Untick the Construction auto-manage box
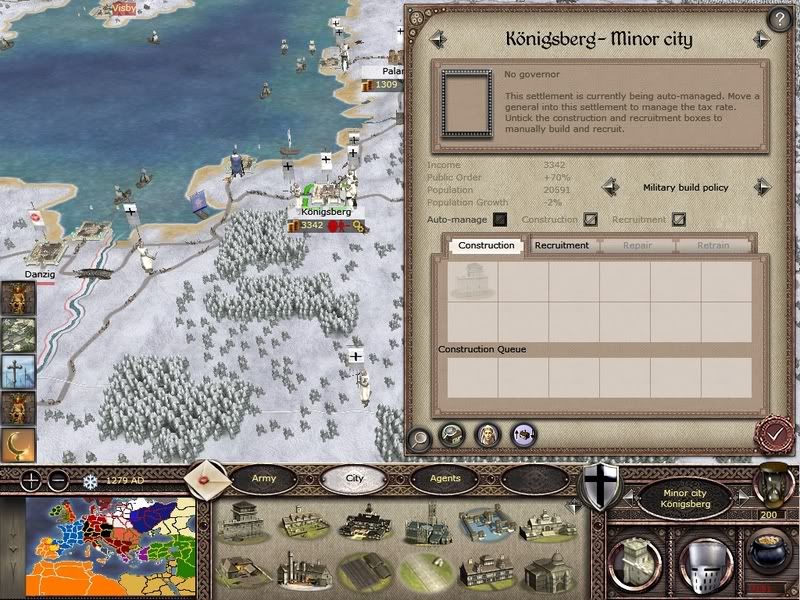Image resolution: width=800 pixels, height=600 pixels. tap(591, 219)
